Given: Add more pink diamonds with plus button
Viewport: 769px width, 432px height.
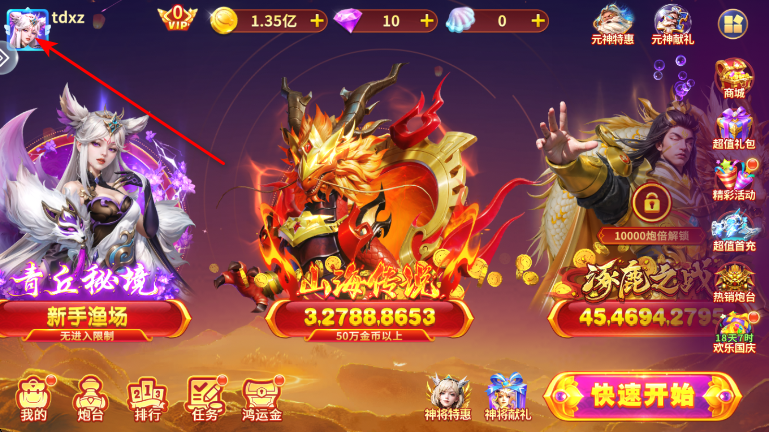Looking at the screenshot, I should click(427, 20).
